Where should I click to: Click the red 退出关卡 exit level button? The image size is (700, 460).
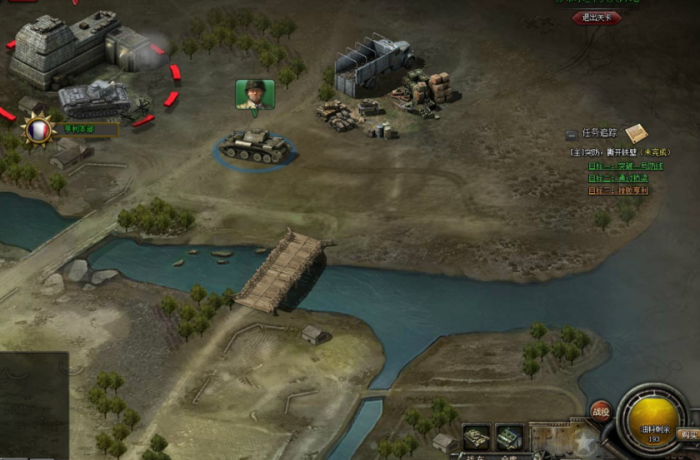pos(597,17)
